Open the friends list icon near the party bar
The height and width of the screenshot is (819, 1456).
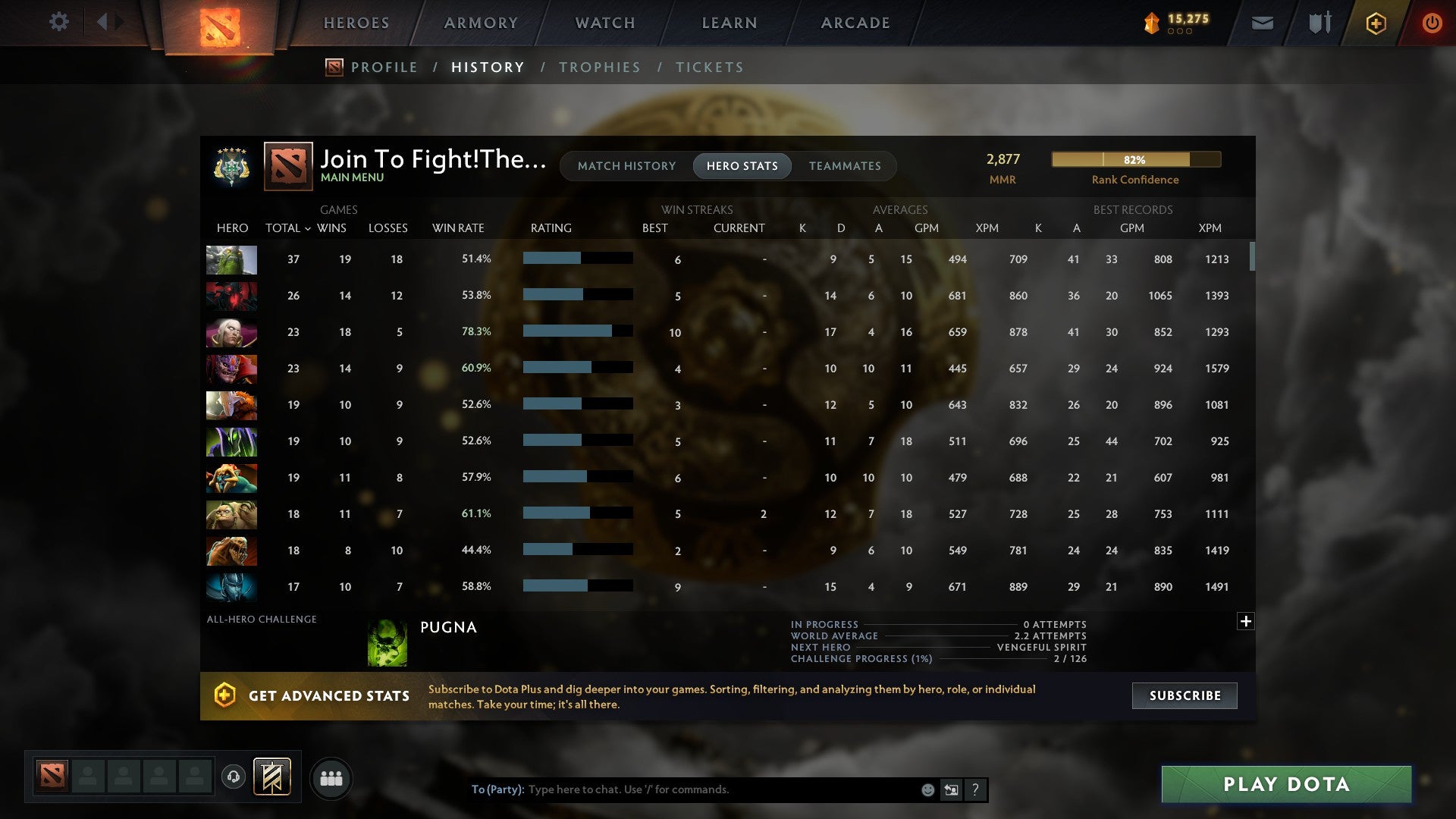330,777
